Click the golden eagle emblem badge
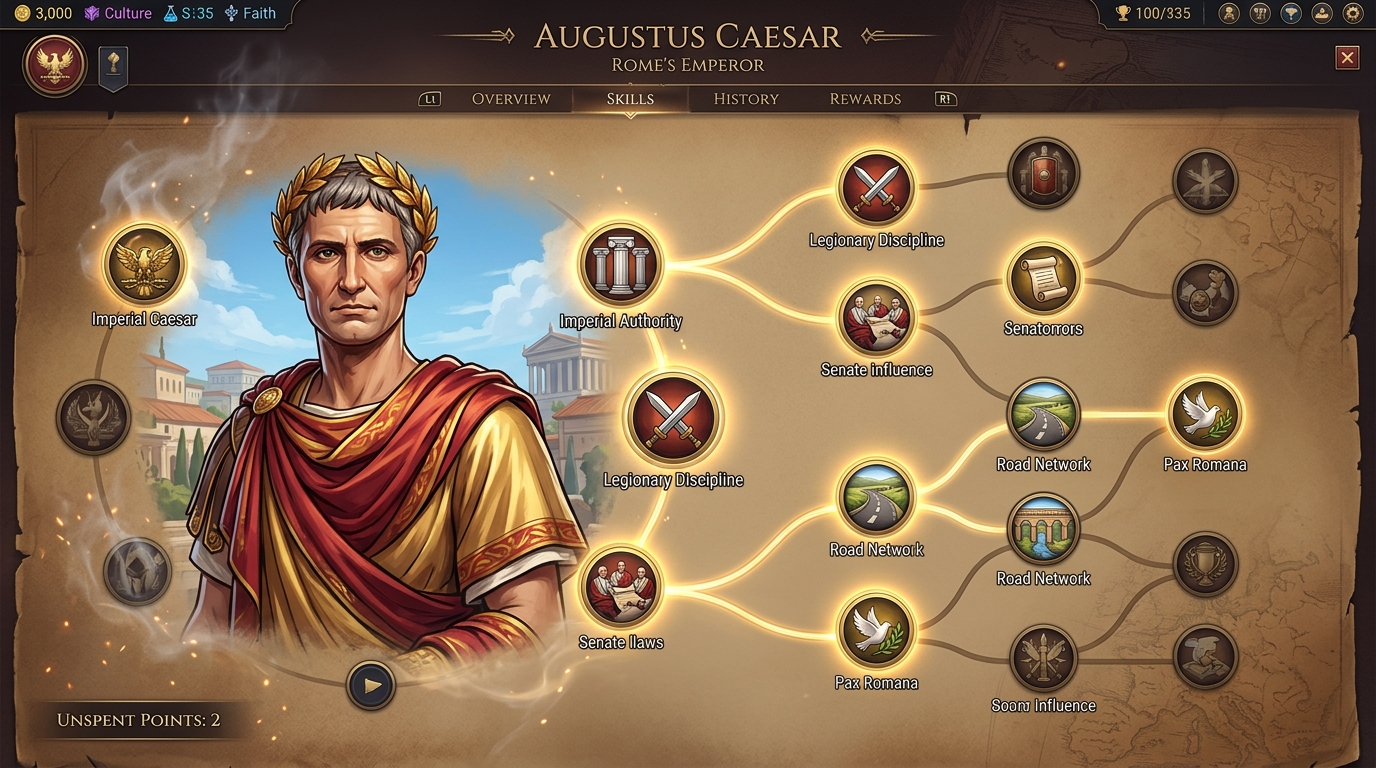The image size is (1376, 768). point(55,66)
